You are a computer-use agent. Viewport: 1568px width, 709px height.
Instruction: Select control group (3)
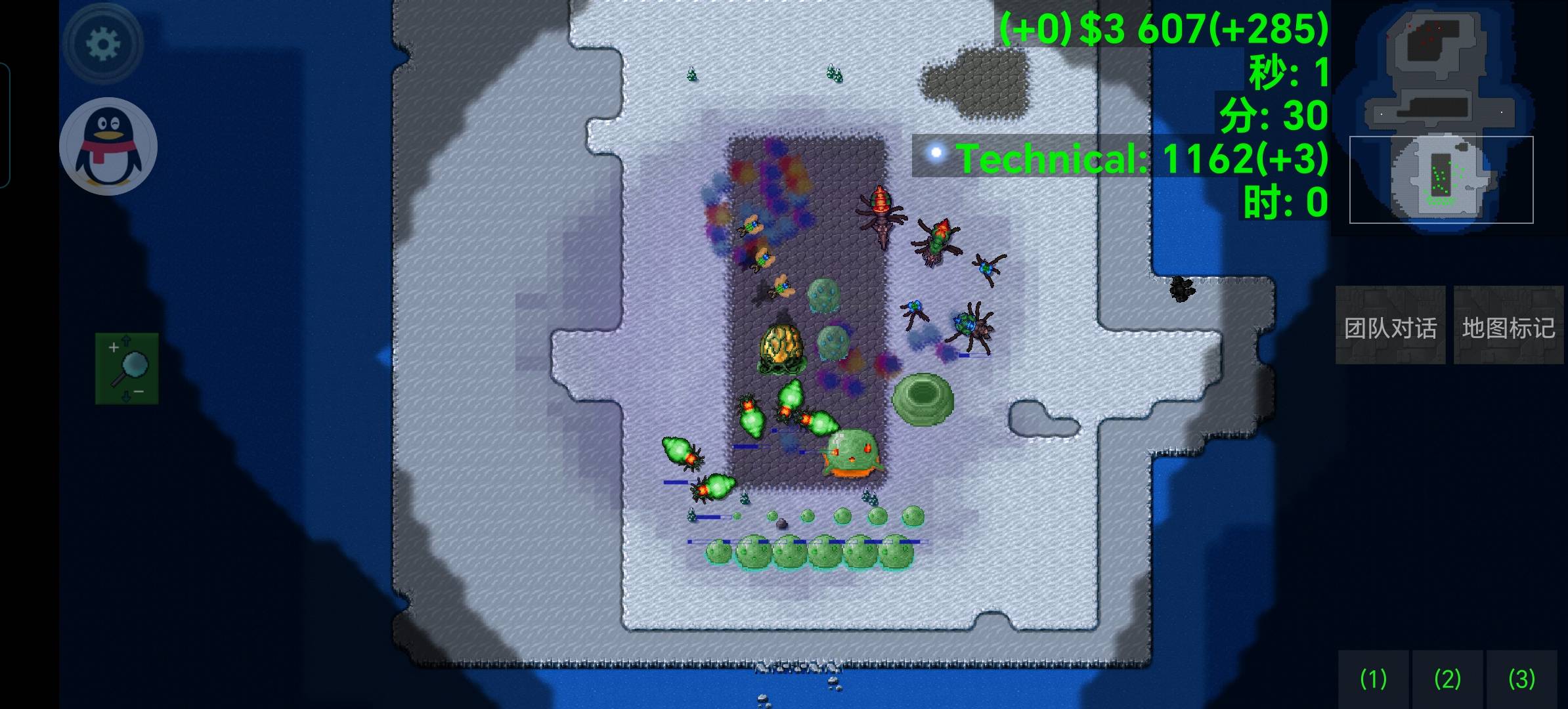1521,679
